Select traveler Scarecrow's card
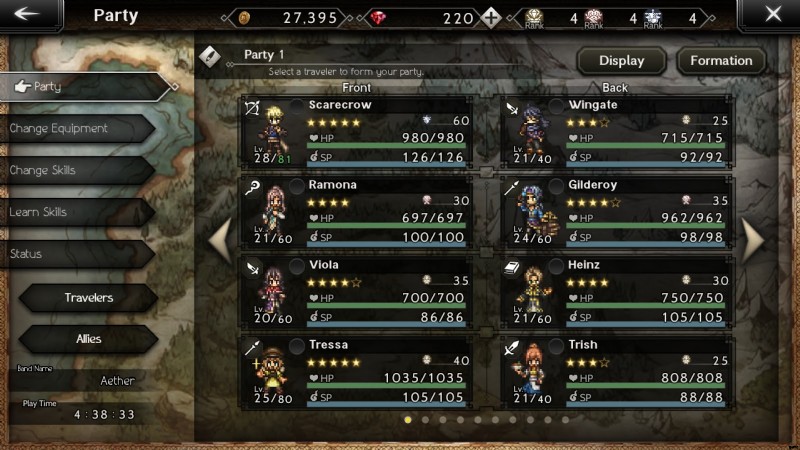Image resolution: width=800 pixels, height=450 pixels. click(x=357, y=131)
